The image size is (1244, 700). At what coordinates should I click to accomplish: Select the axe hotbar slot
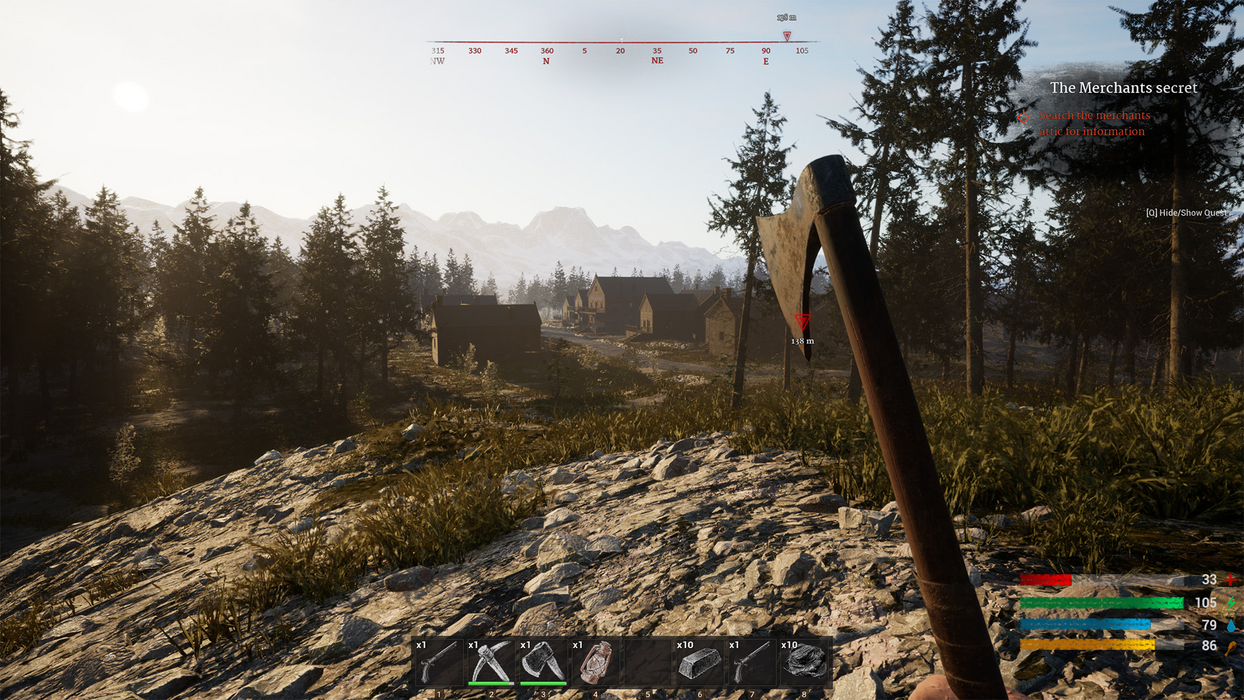[542, 662]
